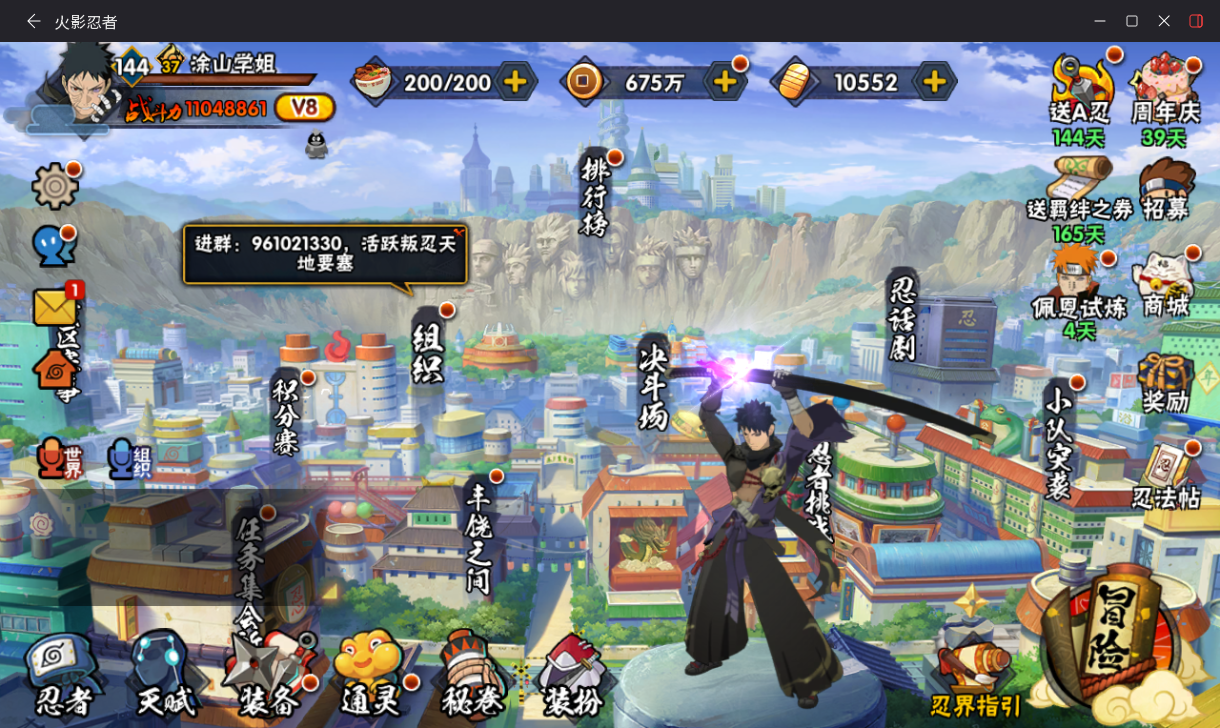Open the 商城 shop

1166,285
